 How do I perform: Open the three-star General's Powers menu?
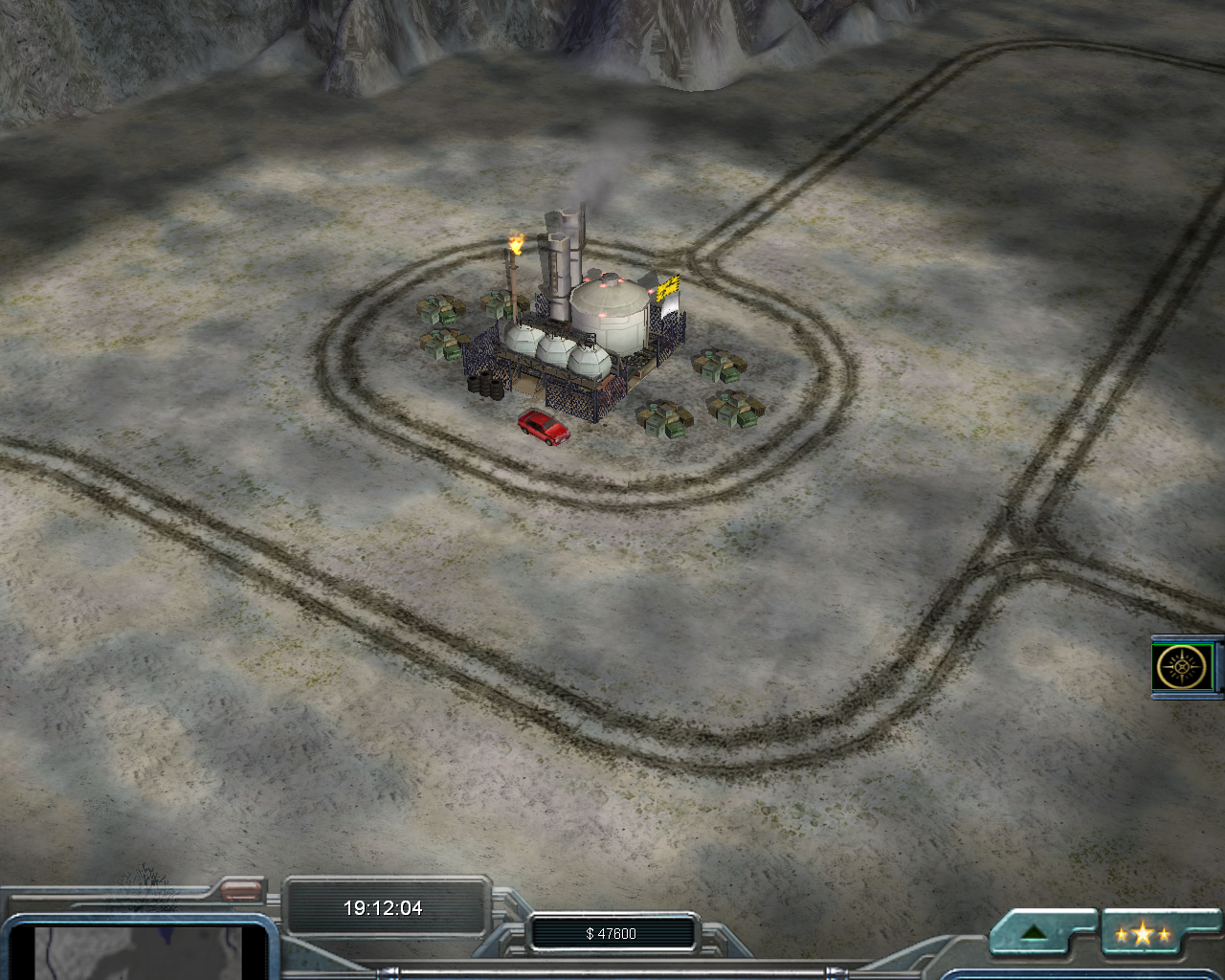1144,934
